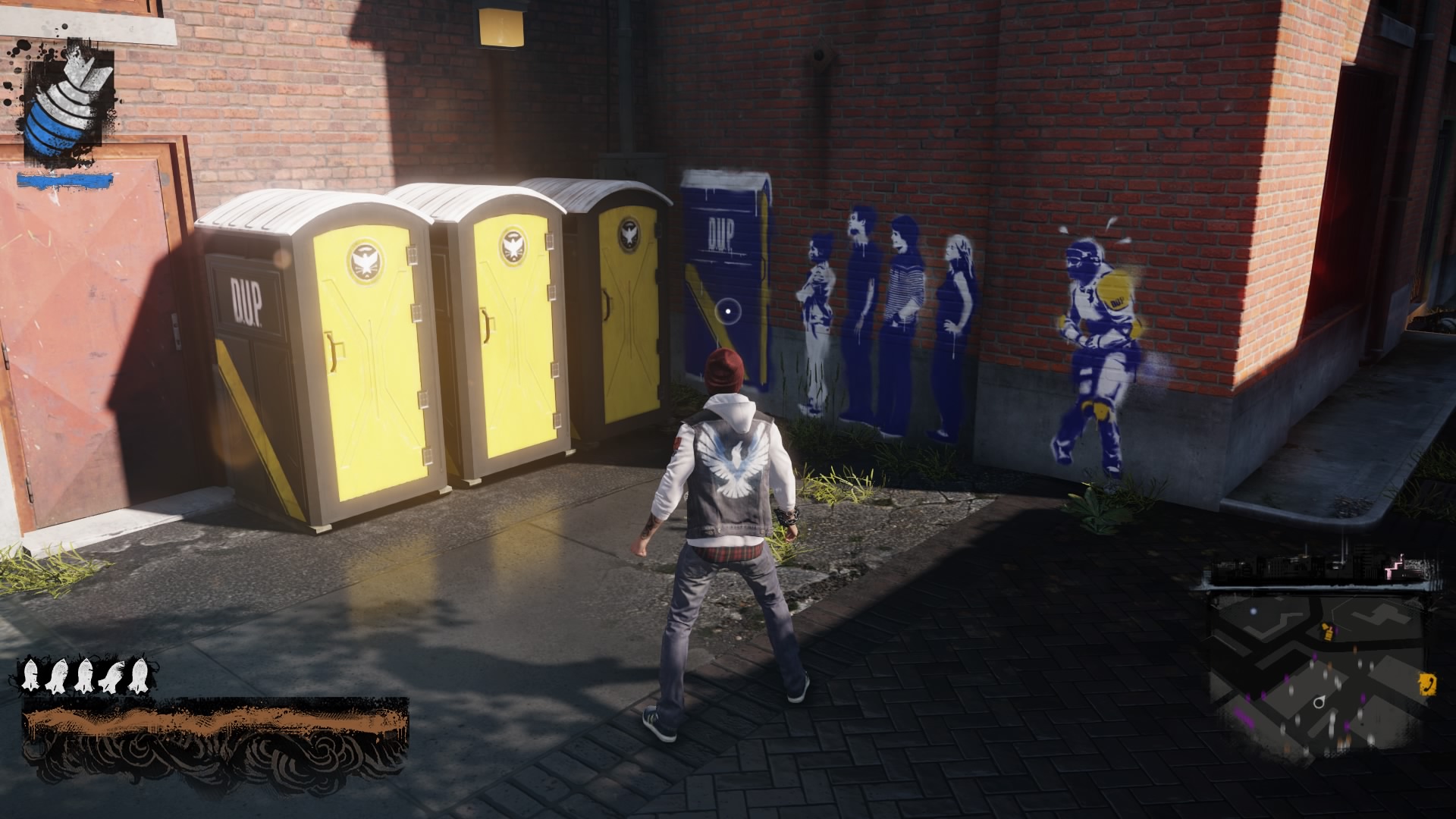The image size is (1456, 819).
Task: Click the player position arrow on the minimap
Action: pyautogui.click(x=1319, y=701)
